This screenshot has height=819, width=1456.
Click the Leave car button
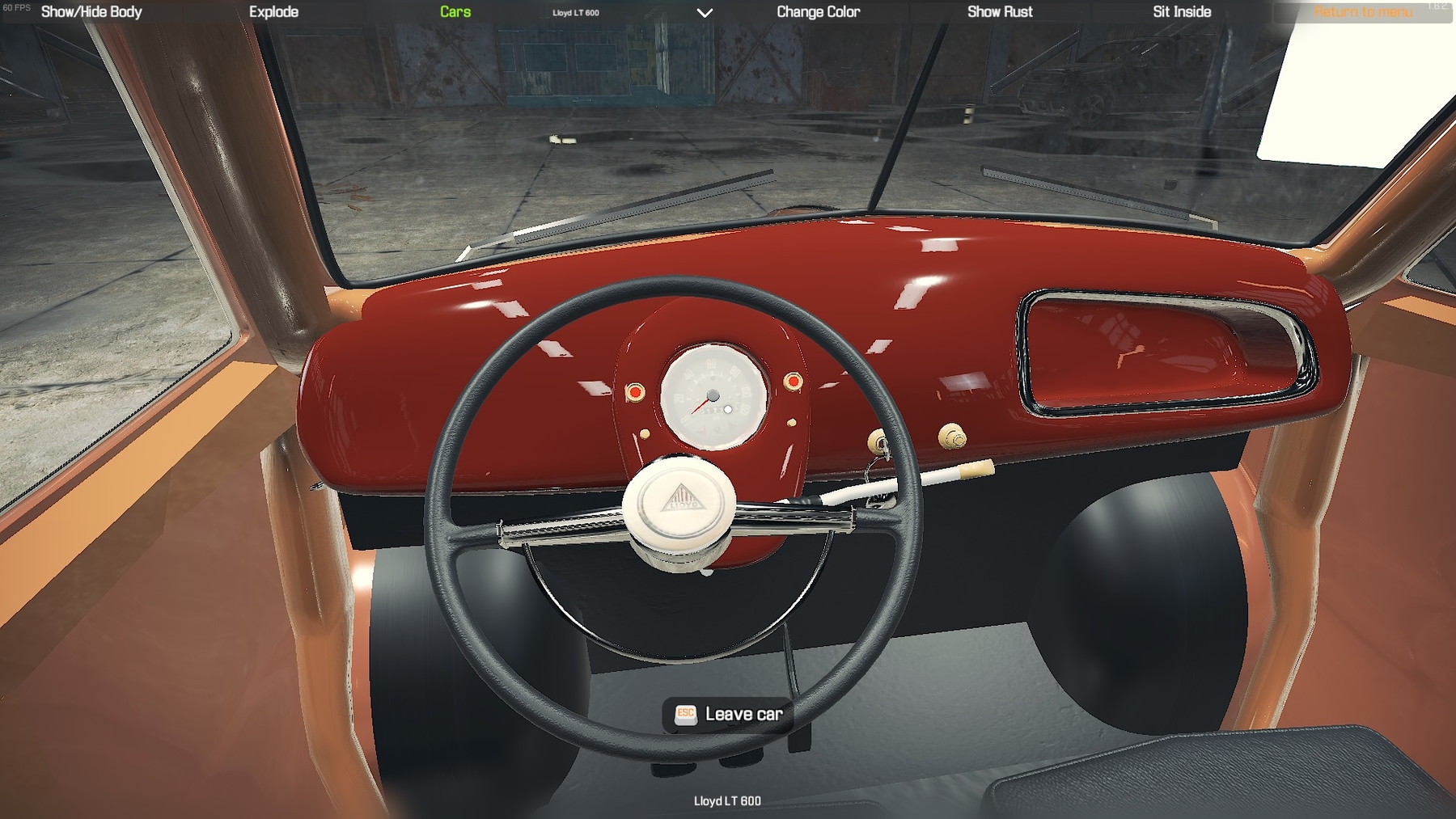pyautogui.click(x=728, y=715)
